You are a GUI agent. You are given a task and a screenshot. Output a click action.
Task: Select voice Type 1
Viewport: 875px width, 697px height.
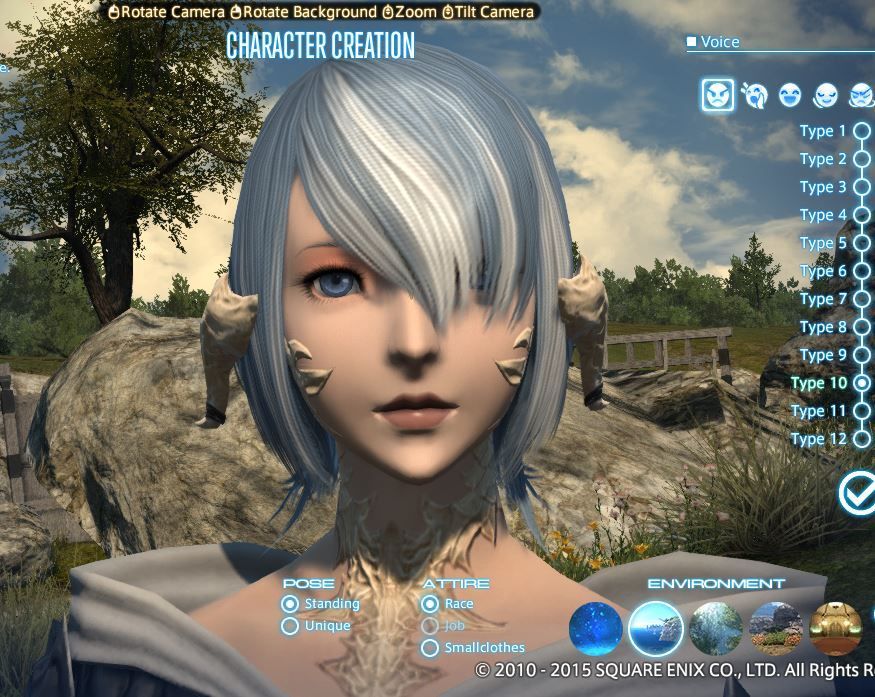pyautogui.click(x=861, y=131)
